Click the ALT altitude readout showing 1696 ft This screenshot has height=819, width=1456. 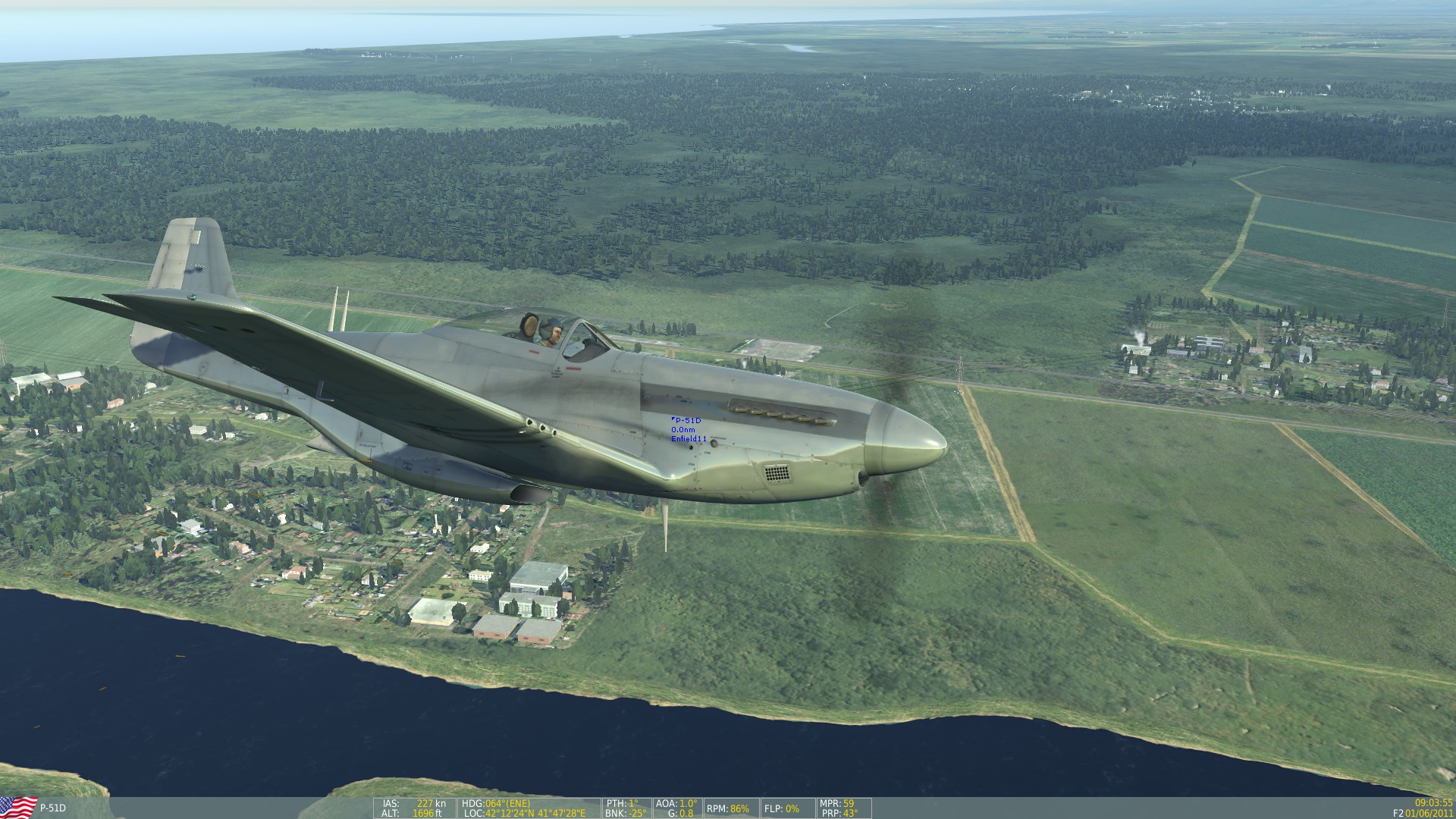[x=415, y=814]
